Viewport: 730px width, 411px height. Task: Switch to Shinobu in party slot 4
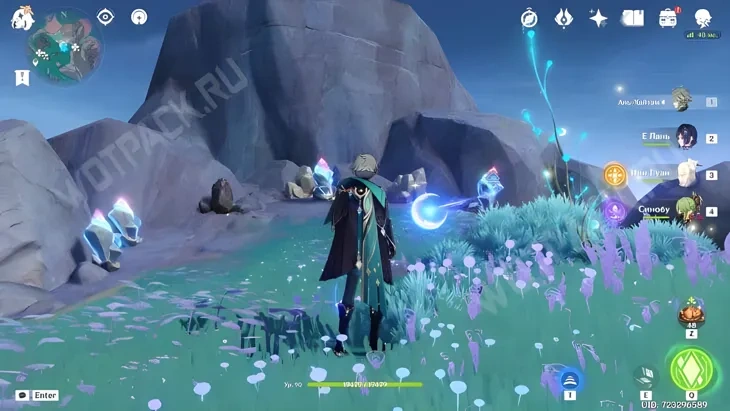point(686,210)
